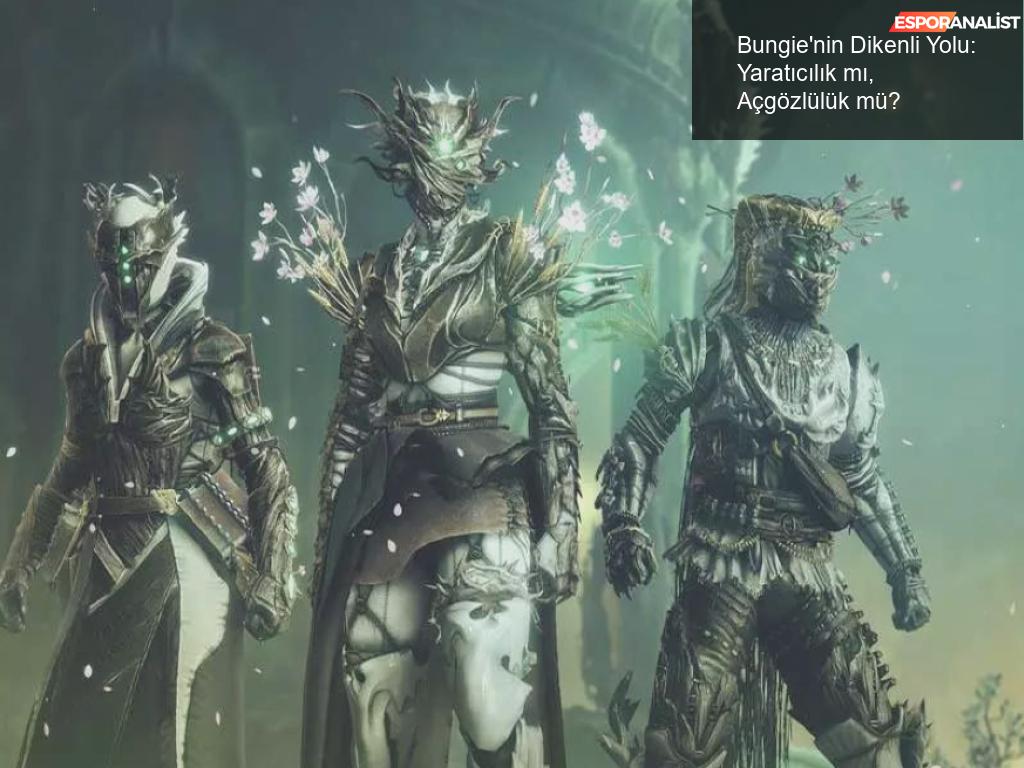Click the Esporanalist logo
This screenshot has width=1024, height=768.
tap(955, 22)
